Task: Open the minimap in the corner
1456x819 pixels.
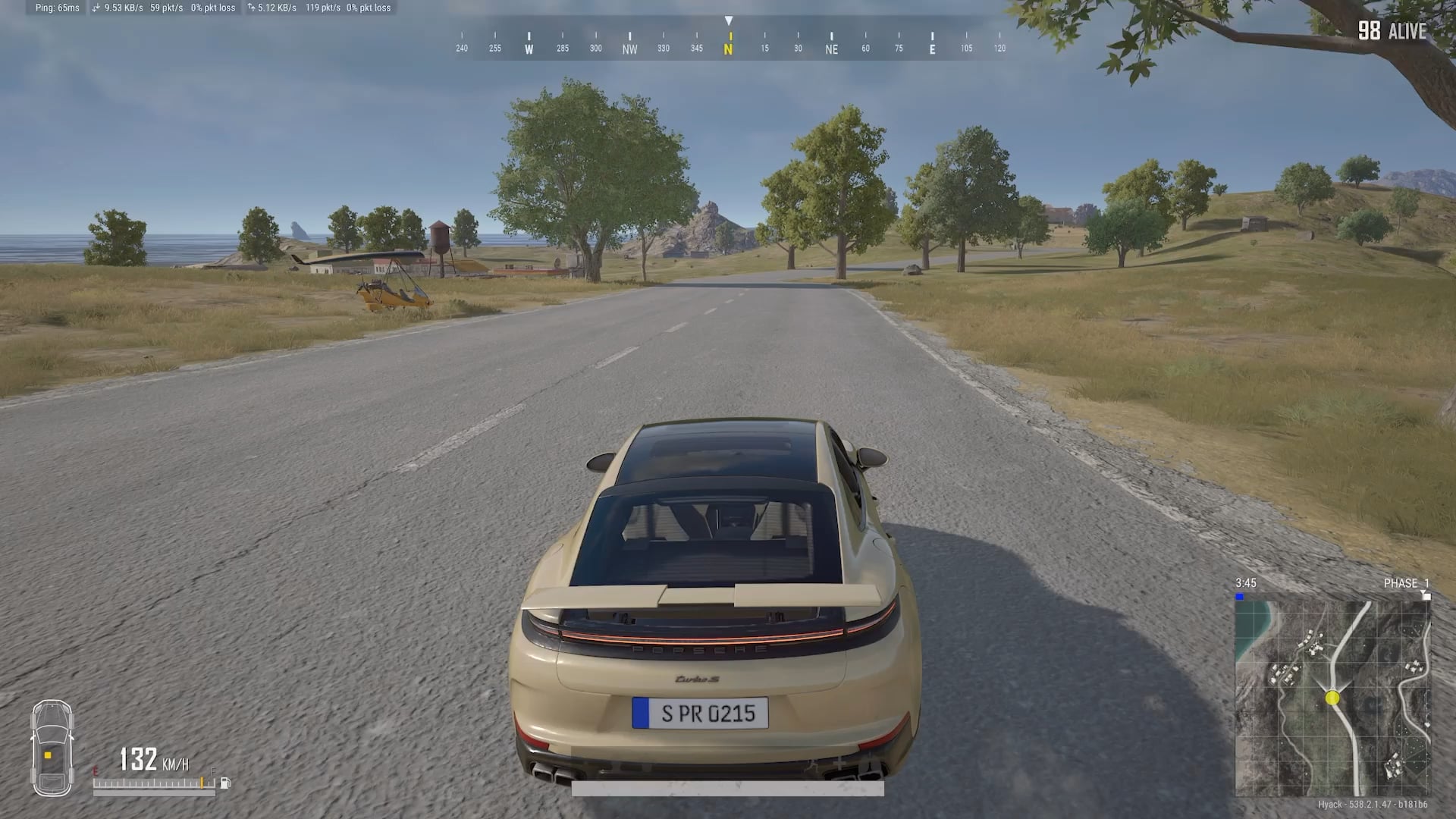Action: point(1332,698)
